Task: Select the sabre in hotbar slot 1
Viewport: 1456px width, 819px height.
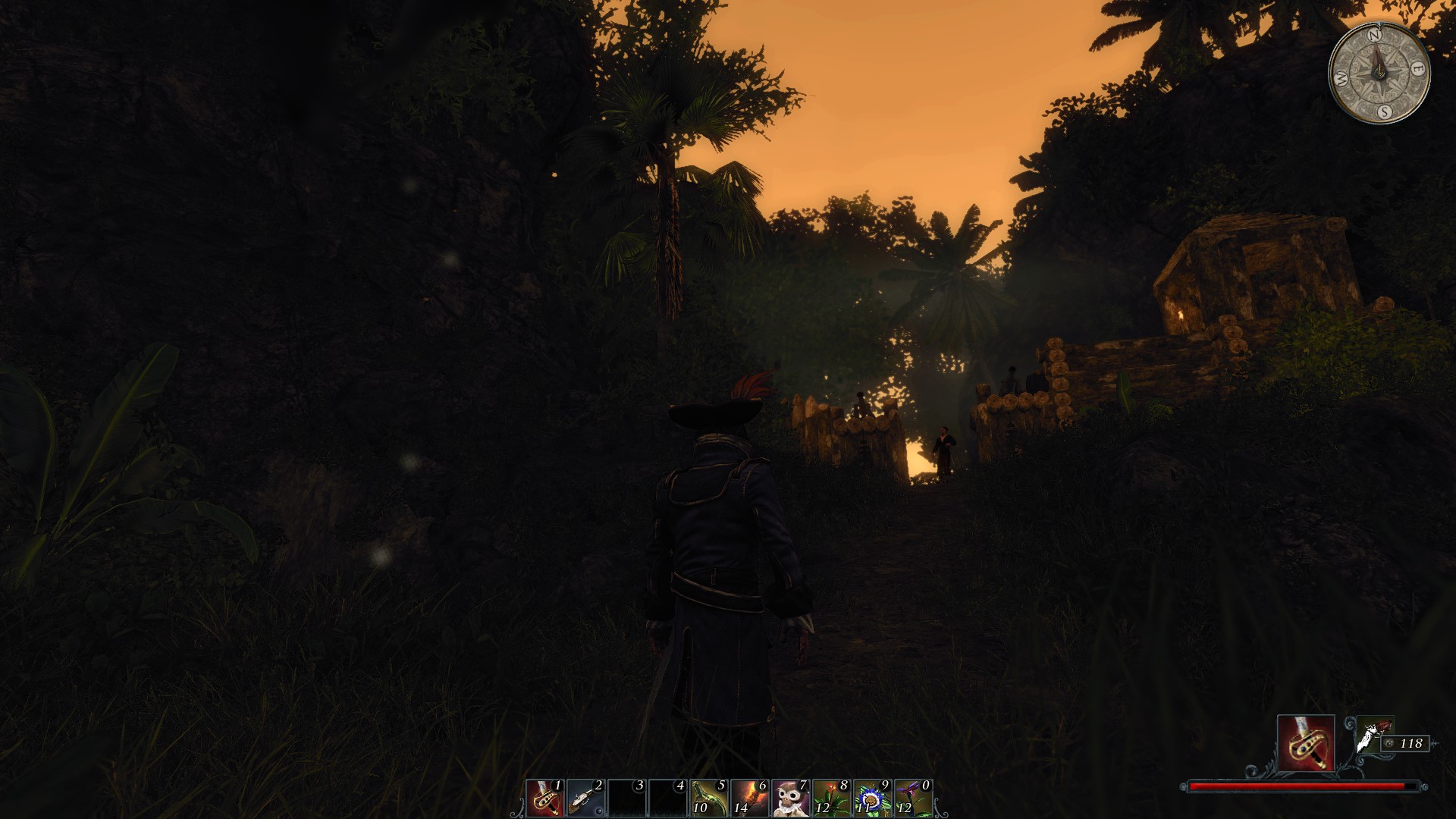Action: pos(544,798)
